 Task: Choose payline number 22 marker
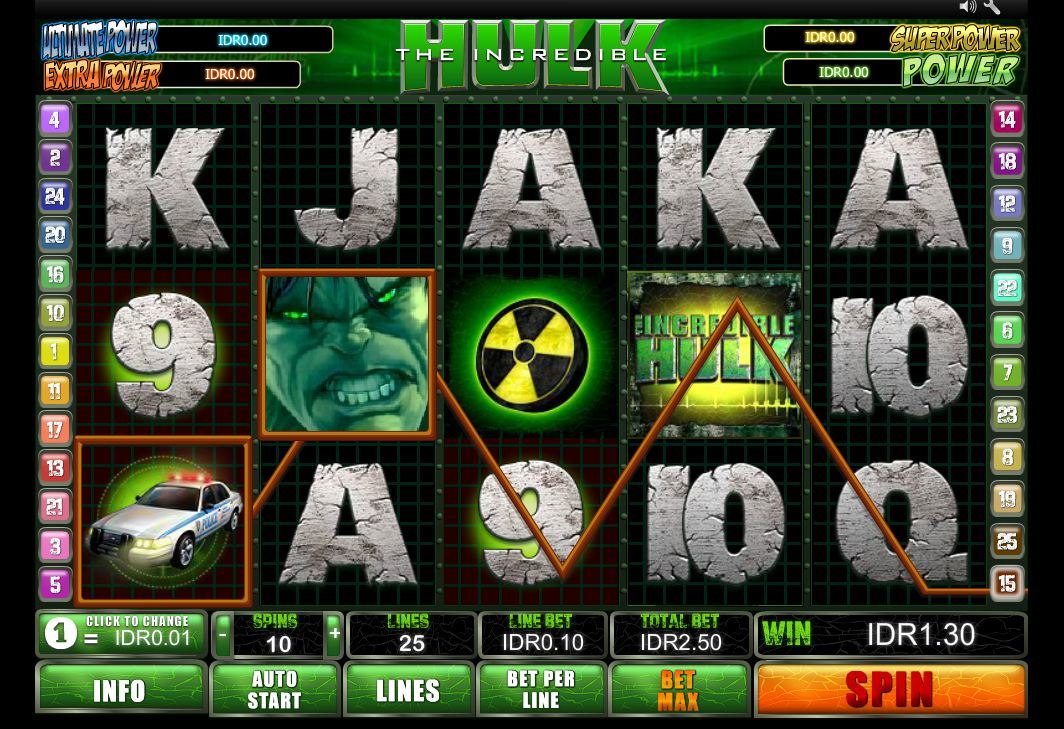click(1007, 288)
